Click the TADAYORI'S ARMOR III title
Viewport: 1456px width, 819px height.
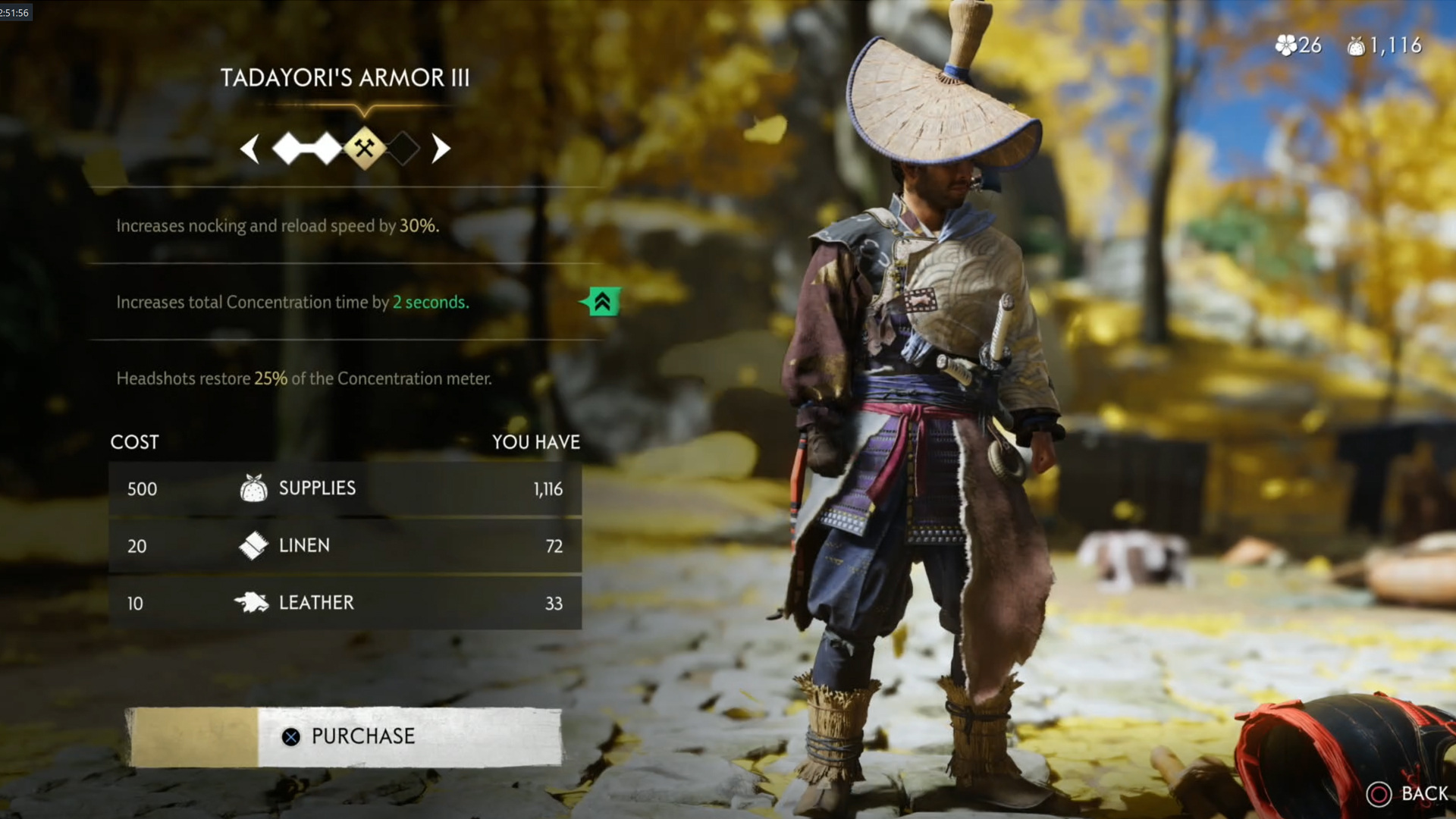point(346,77)
